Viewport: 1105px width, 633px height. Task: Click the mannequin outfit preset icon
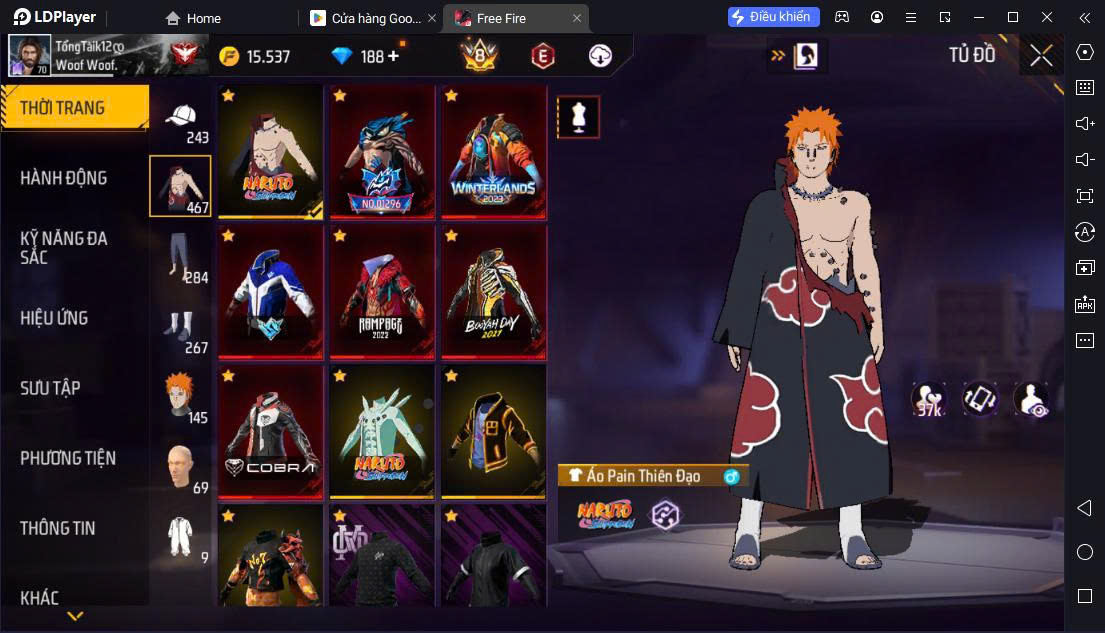point(578,117)
